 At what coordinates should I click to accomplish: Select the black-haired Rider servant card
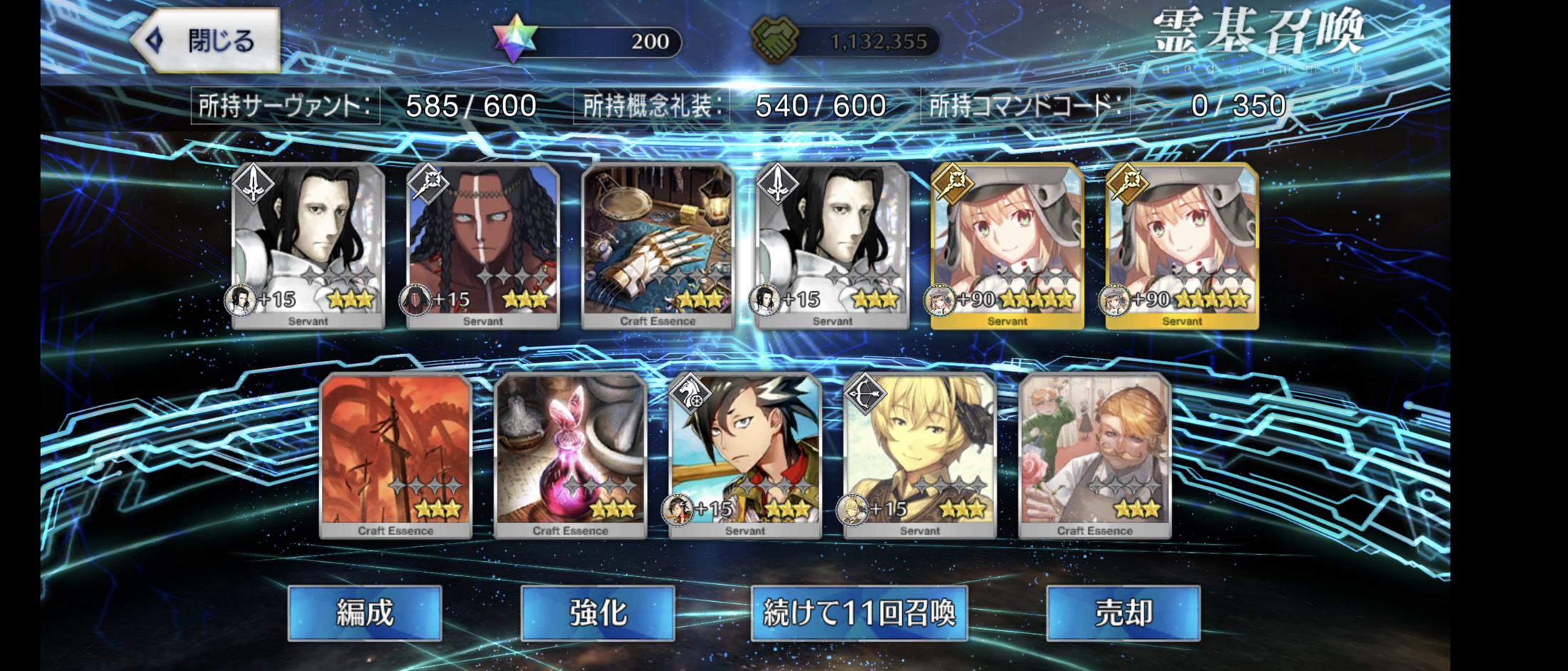(x=745, y=455)
